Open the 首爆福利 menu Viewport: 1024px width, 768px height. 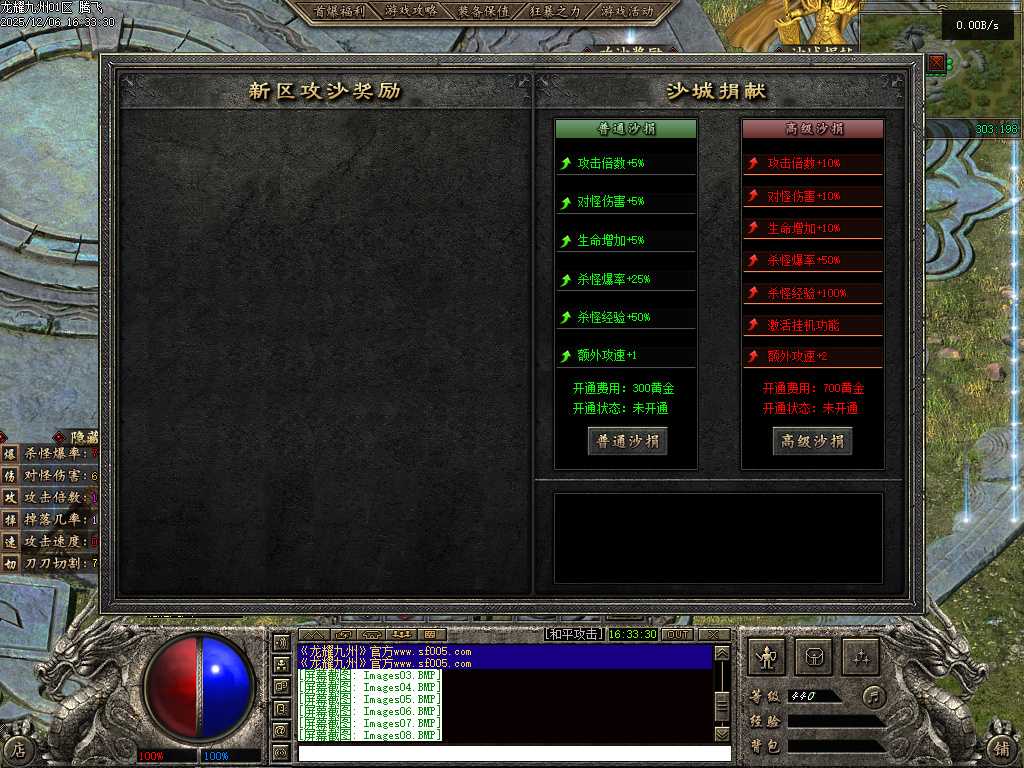(340, 11)
